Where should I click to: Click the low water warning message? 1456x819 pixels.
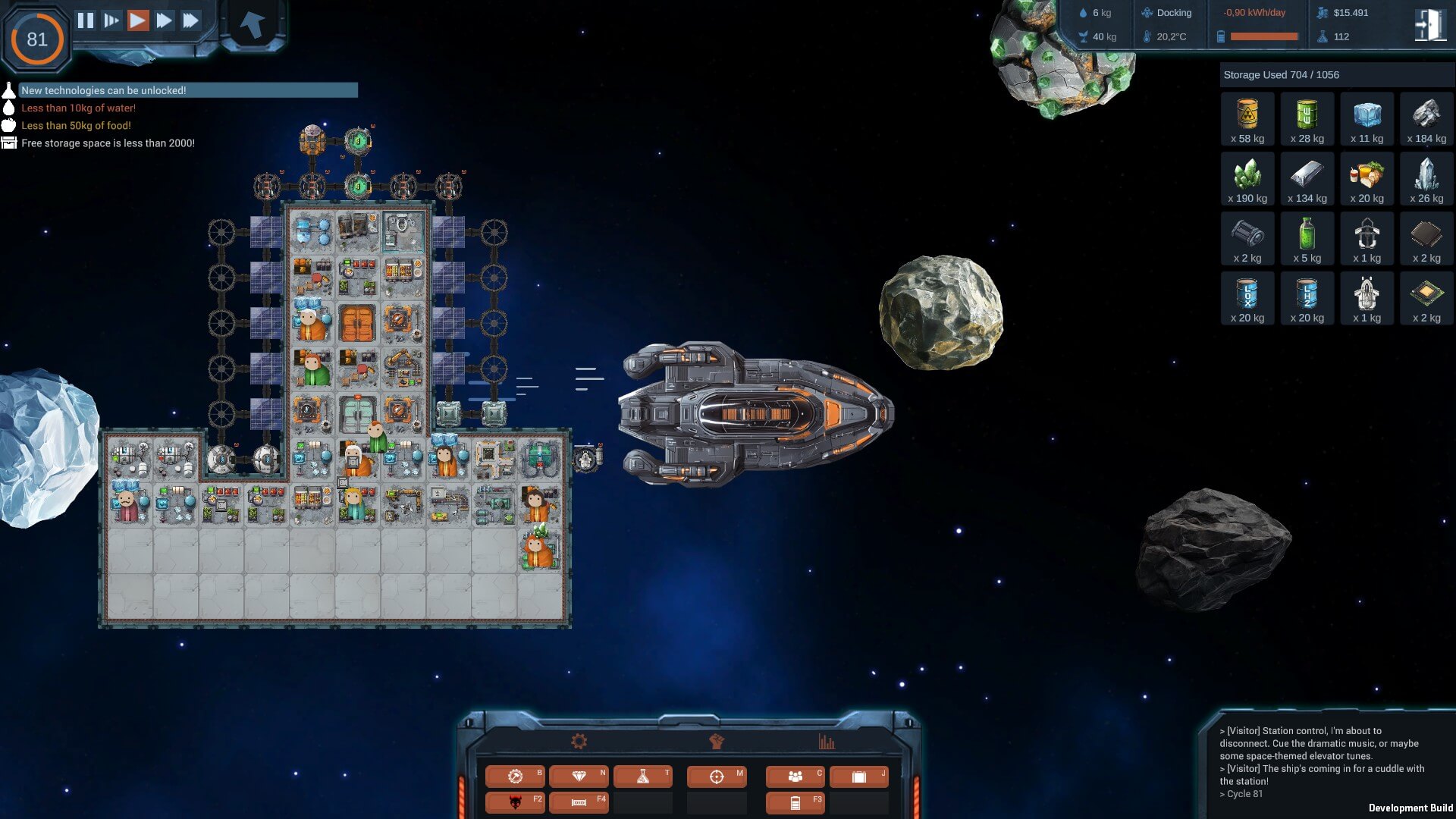[x=78, y=108]
